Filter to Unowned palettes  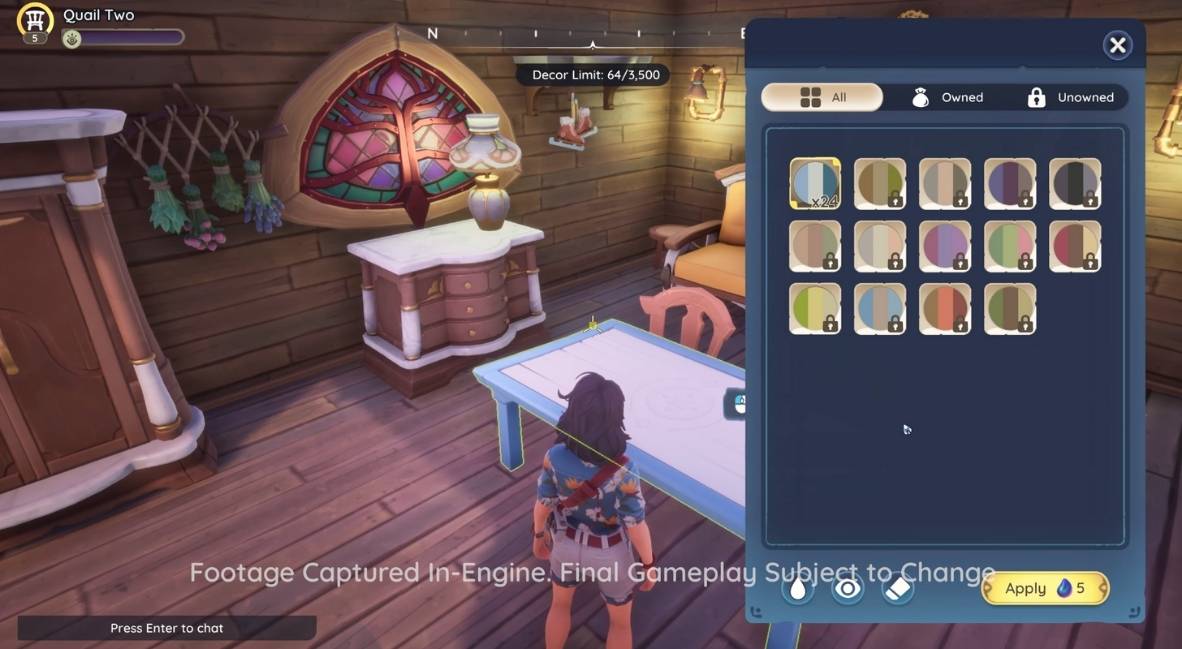pos(1071,97)
